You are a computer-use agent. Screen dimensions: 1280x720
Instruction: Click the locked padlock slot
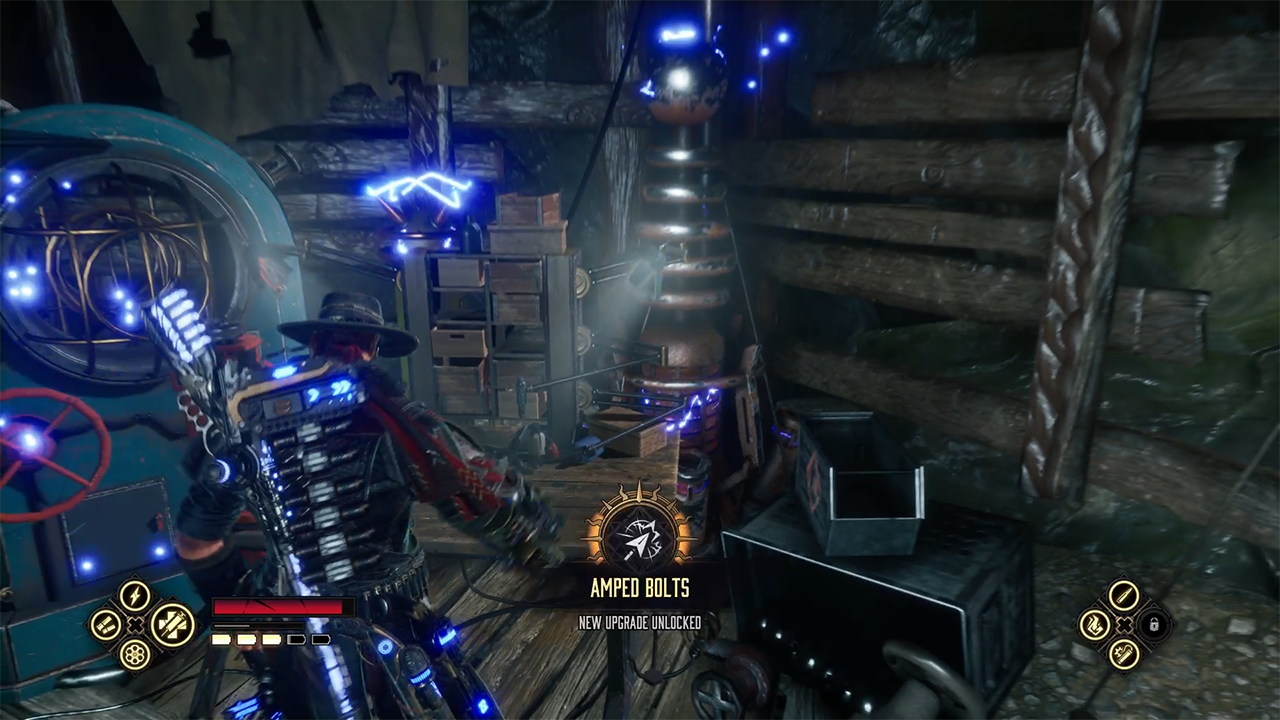[1153, 626]
